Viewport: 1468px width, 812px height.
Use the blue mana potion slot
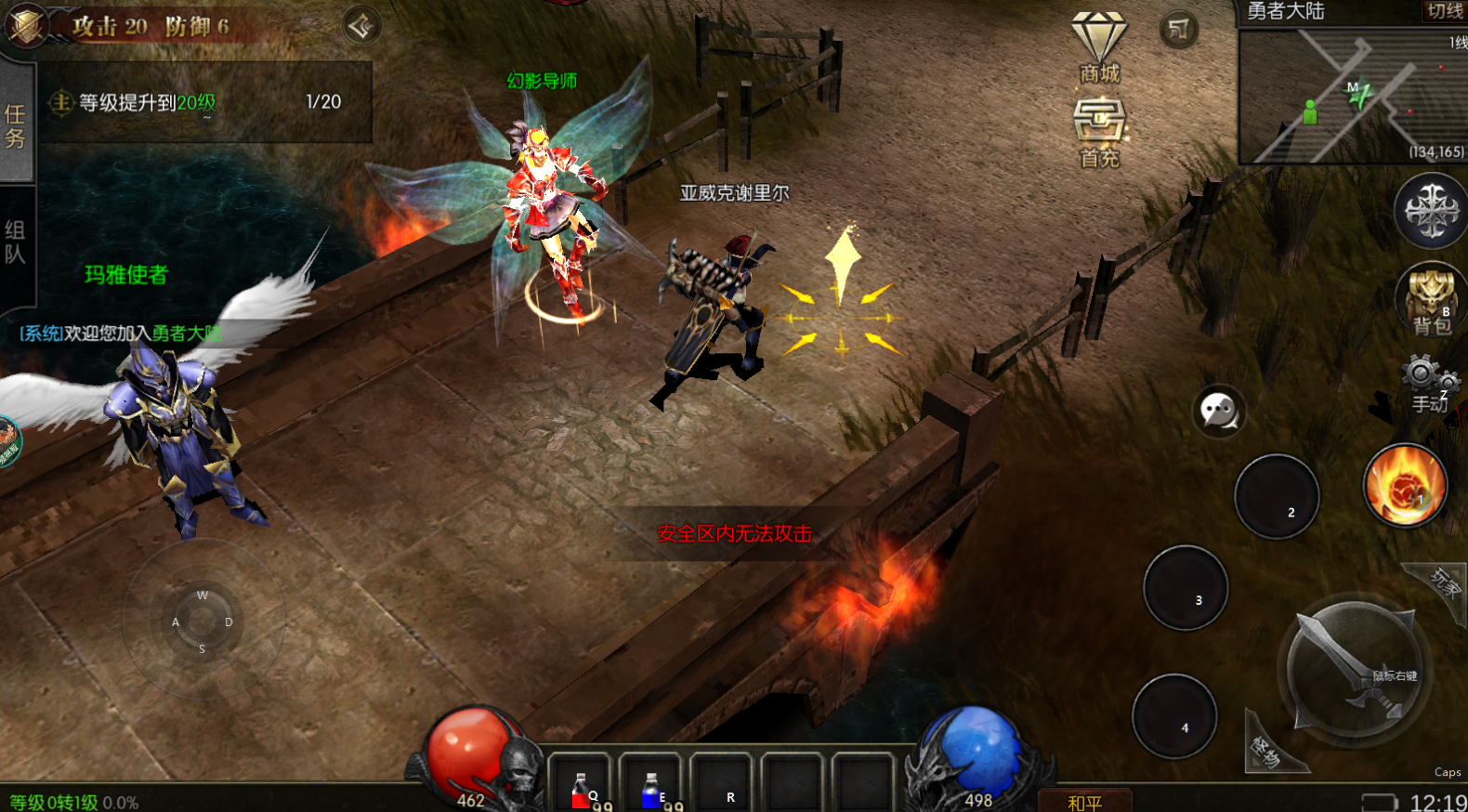point(651,785)
